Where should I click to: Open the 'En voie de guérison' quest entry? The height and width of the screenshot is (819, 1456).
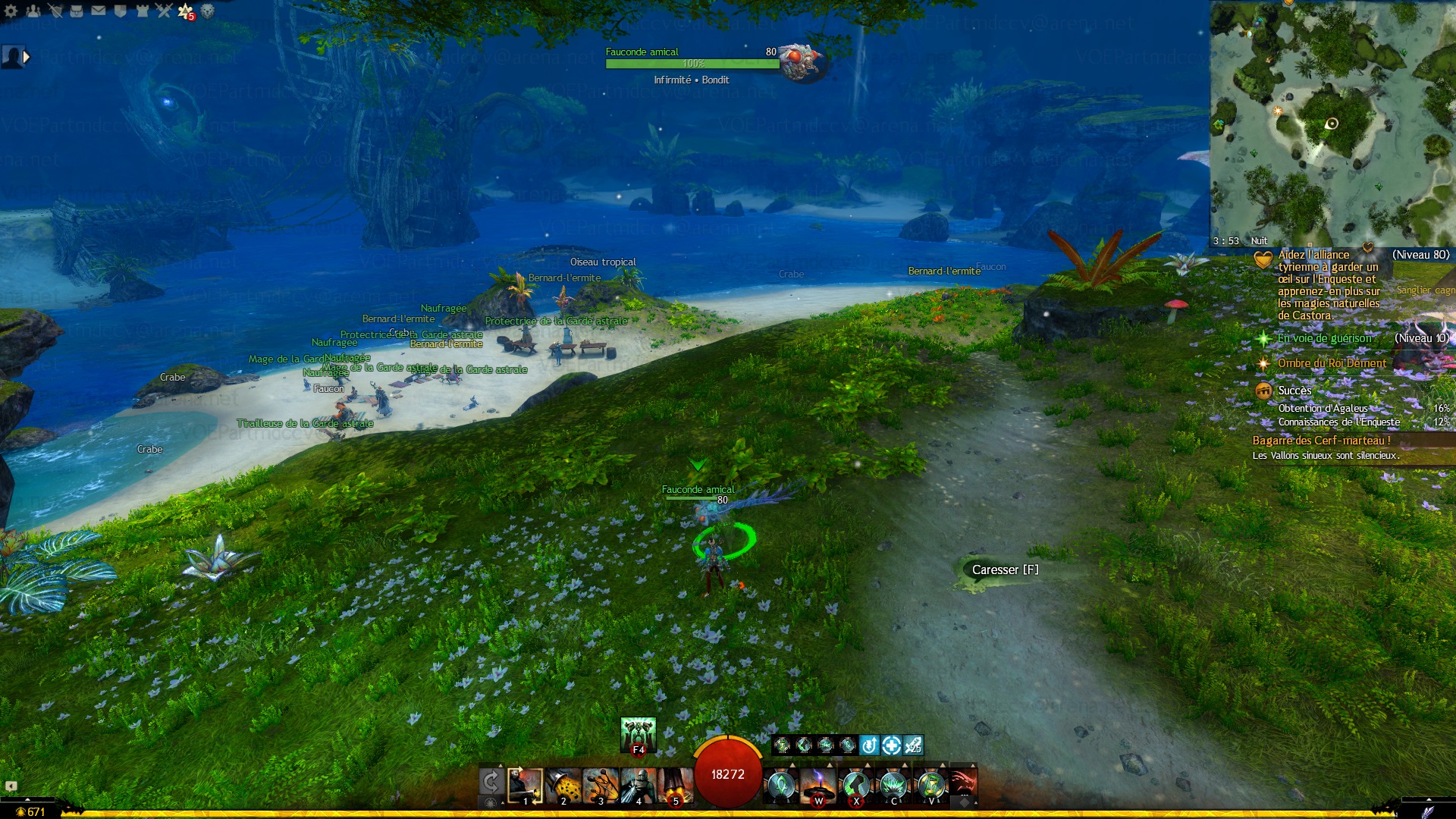coord(1324,338)
